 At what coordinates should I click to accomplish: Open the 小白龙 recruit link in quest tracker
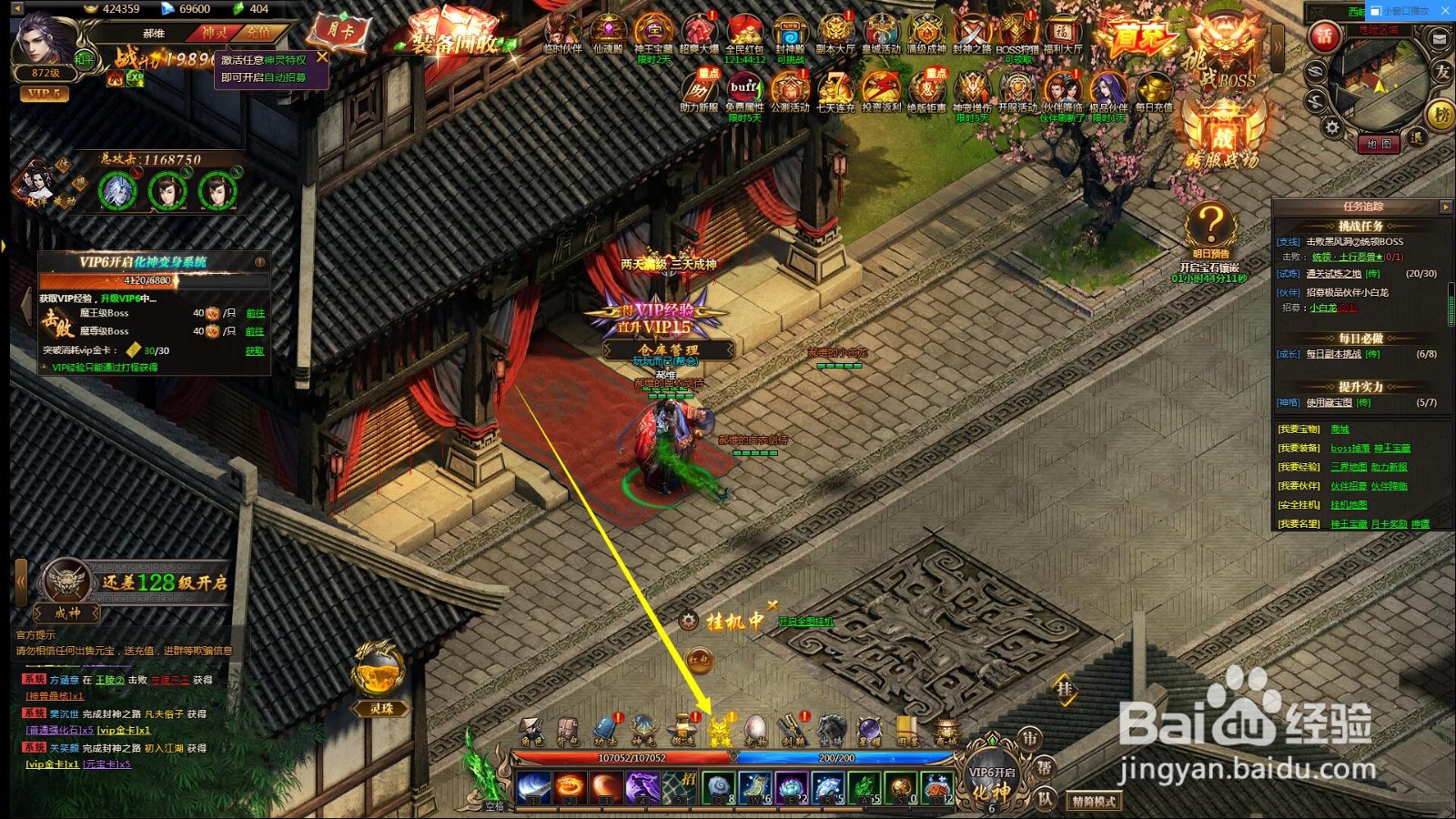click(x=1323, y=308)
